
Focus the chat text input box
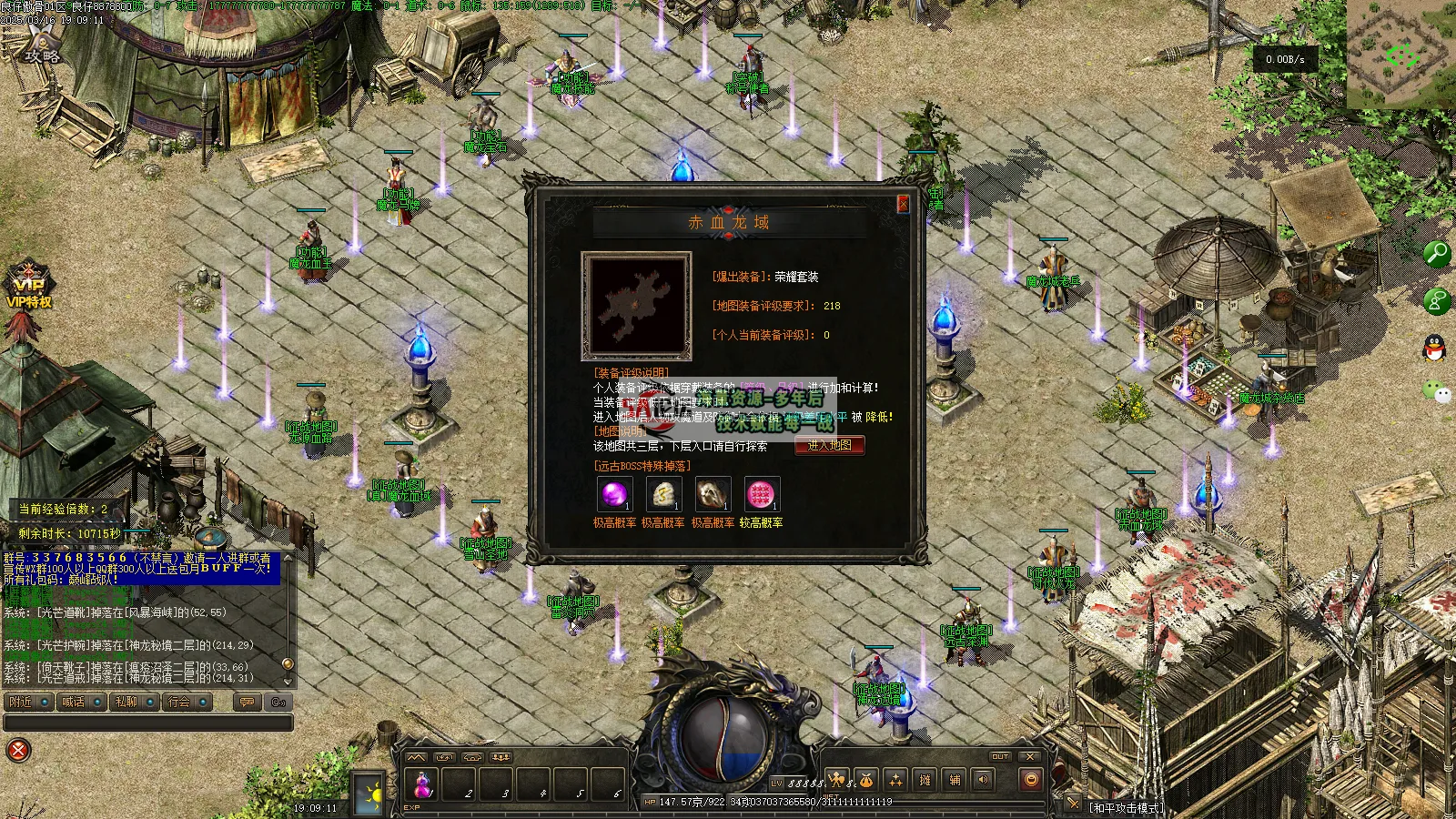[147, 723]
